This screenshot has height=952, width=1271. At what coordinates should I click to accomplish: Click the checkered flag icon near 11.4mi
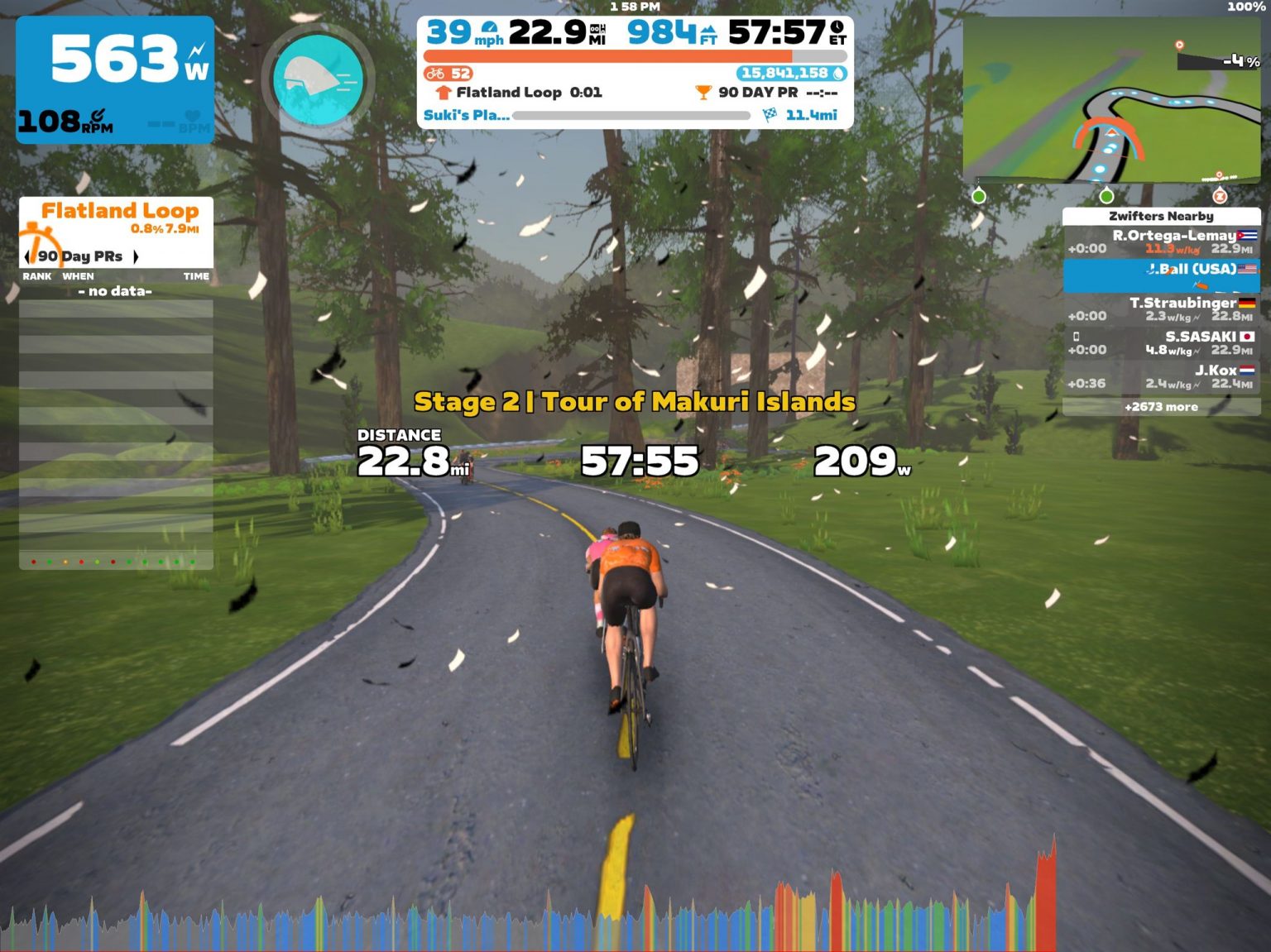[771, 115]
